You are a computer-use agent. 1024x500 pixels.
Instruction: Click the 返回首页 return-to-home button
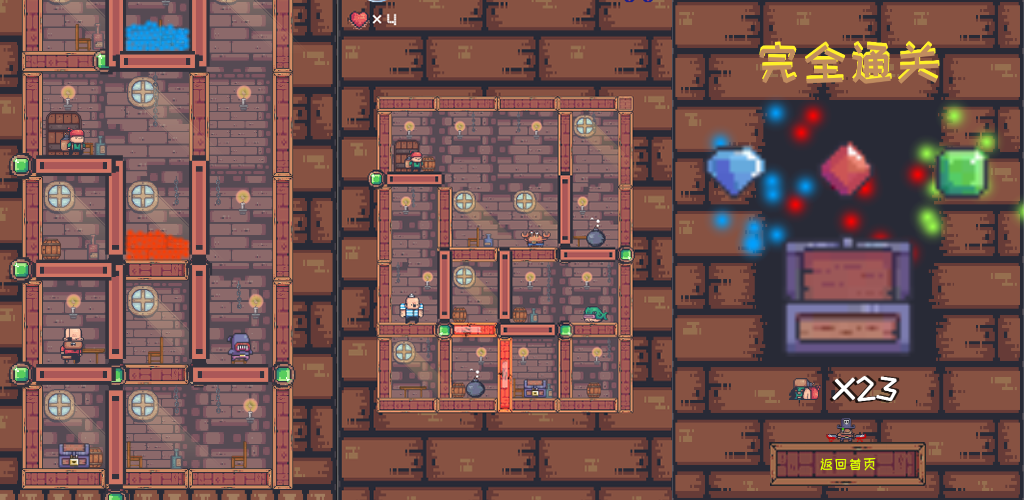click(847, 464)
